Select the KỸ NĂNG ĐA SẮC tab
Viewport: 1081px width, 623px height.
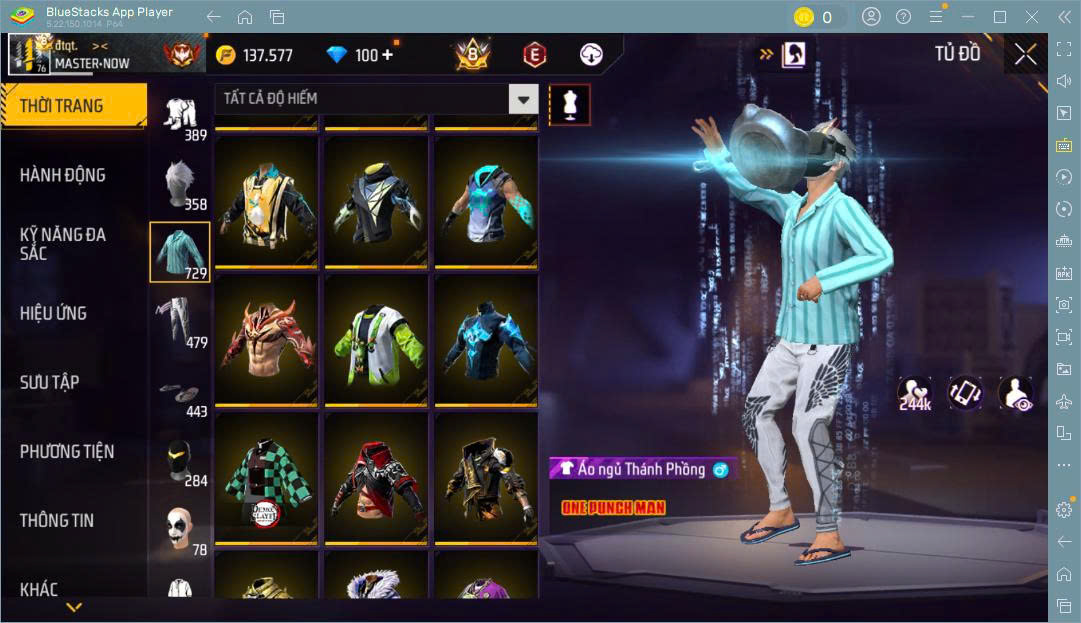[x=63, y=244]
